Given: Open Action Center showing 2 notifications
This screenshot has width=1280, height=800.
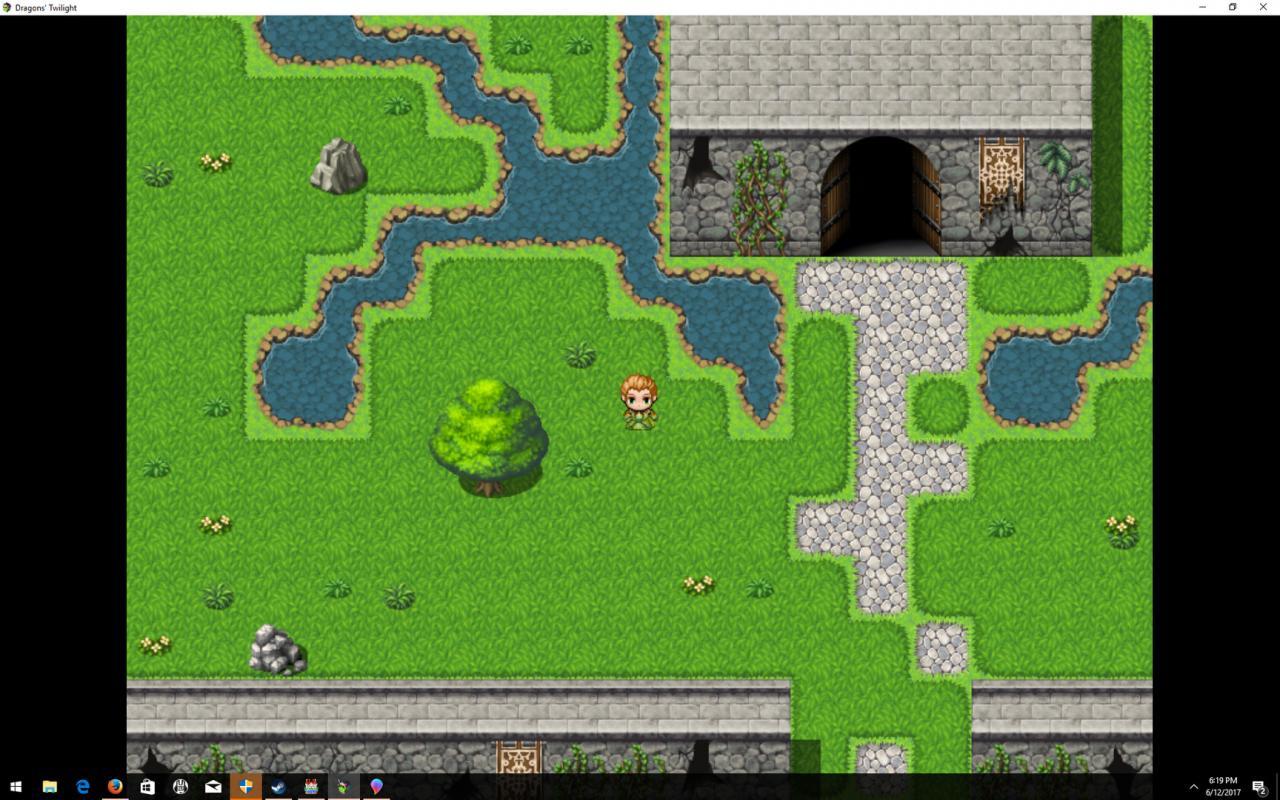Looking at the screenshot, I should click(1258, 786).
